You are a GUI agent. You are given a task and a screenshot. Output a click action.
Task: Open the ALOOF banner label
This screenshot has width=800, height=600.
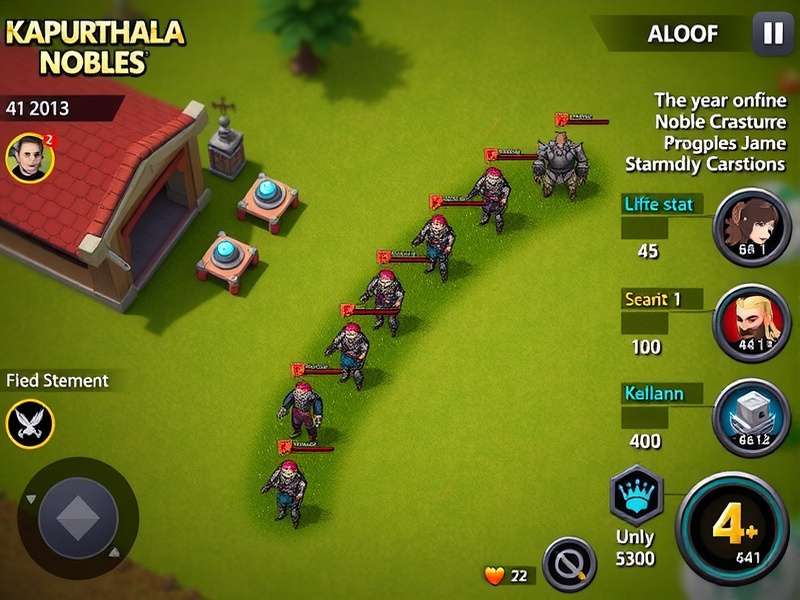pos(683,33)
